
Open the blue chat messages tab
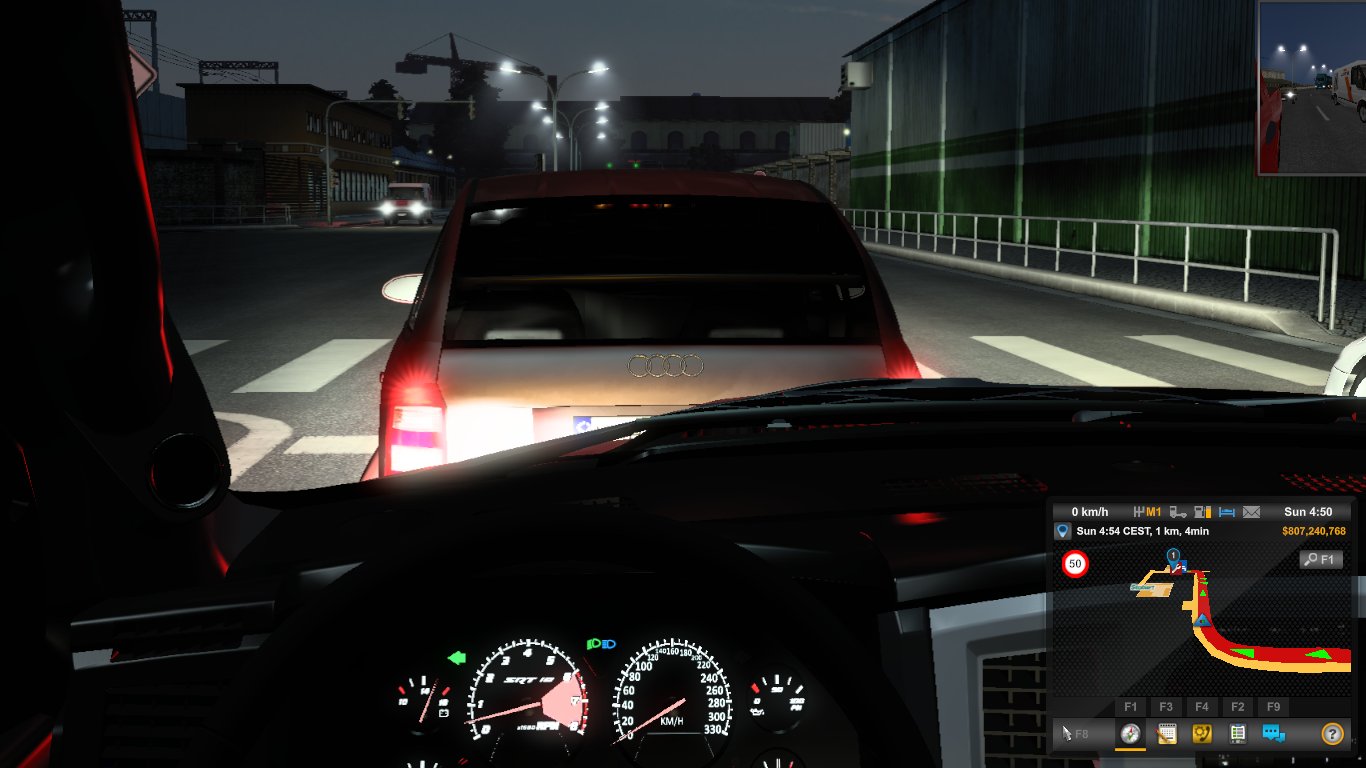point(1273,734)
